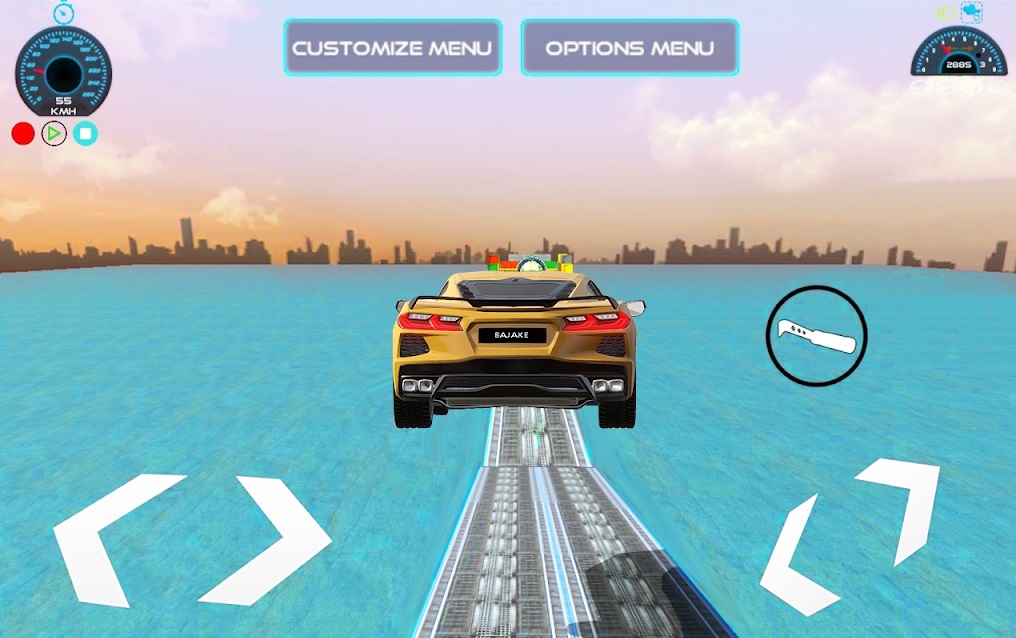Tap the green play replay button
Viewport: 1016px width, 638px height.
54,133
